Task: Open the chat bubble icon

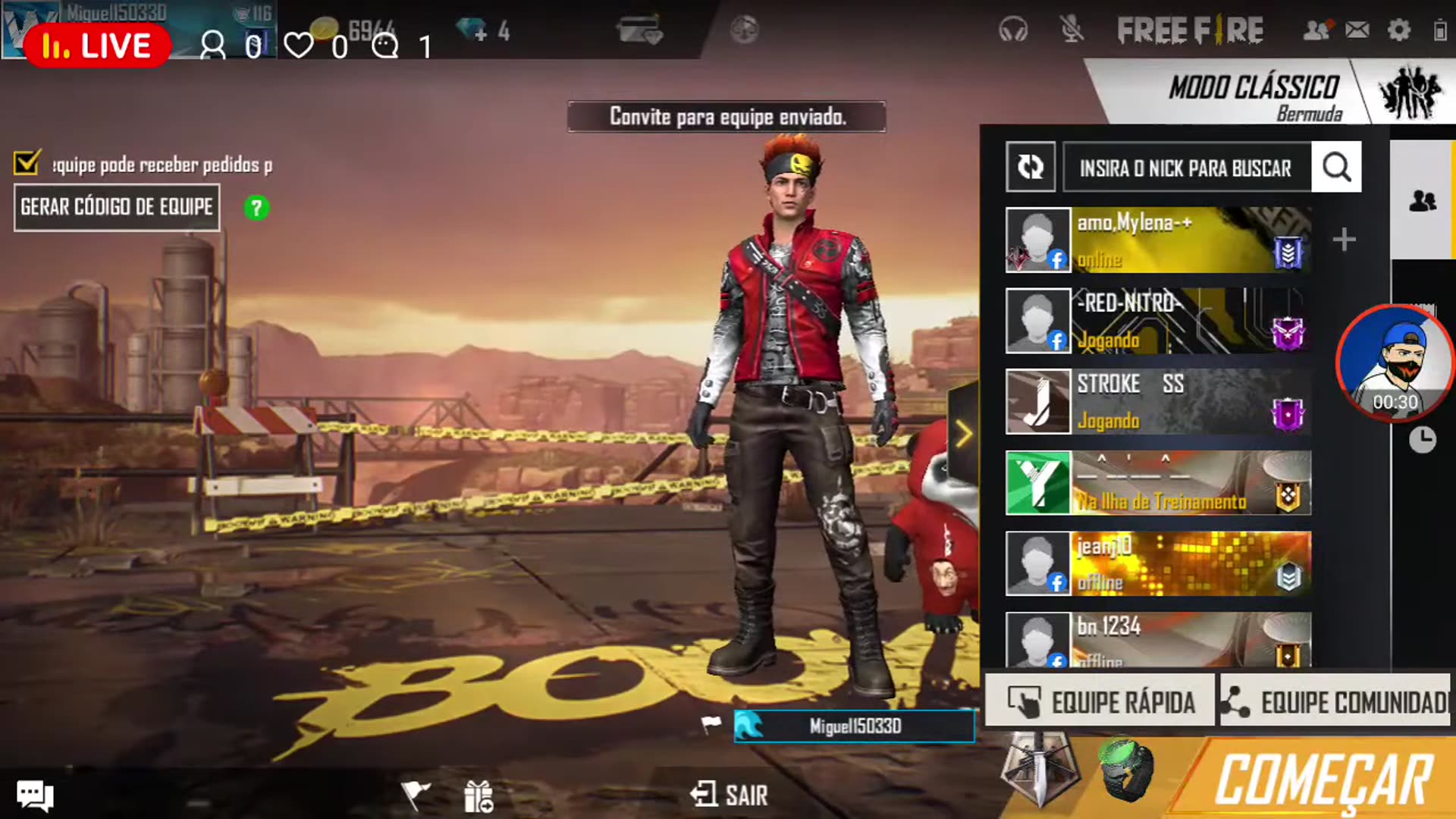Action: pos(35,795)
